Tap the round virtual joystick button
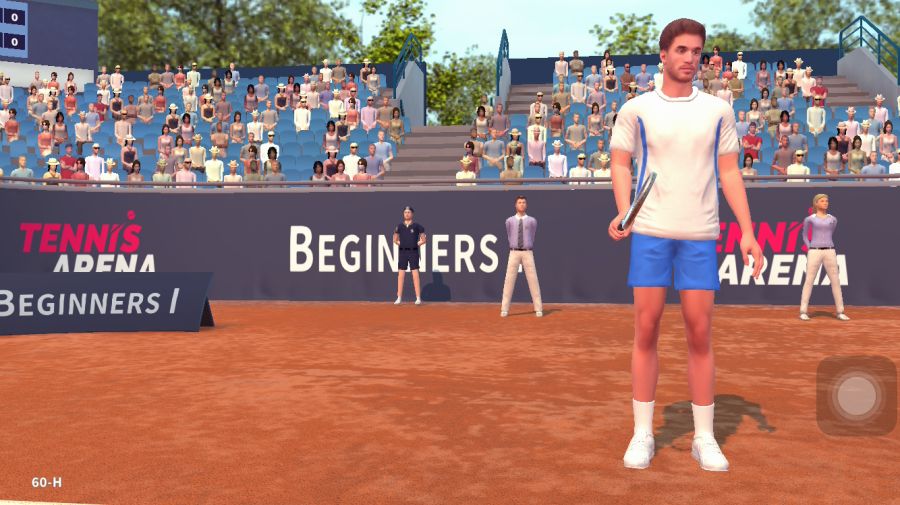Screen dimensions: 900x505 (856, 396)
